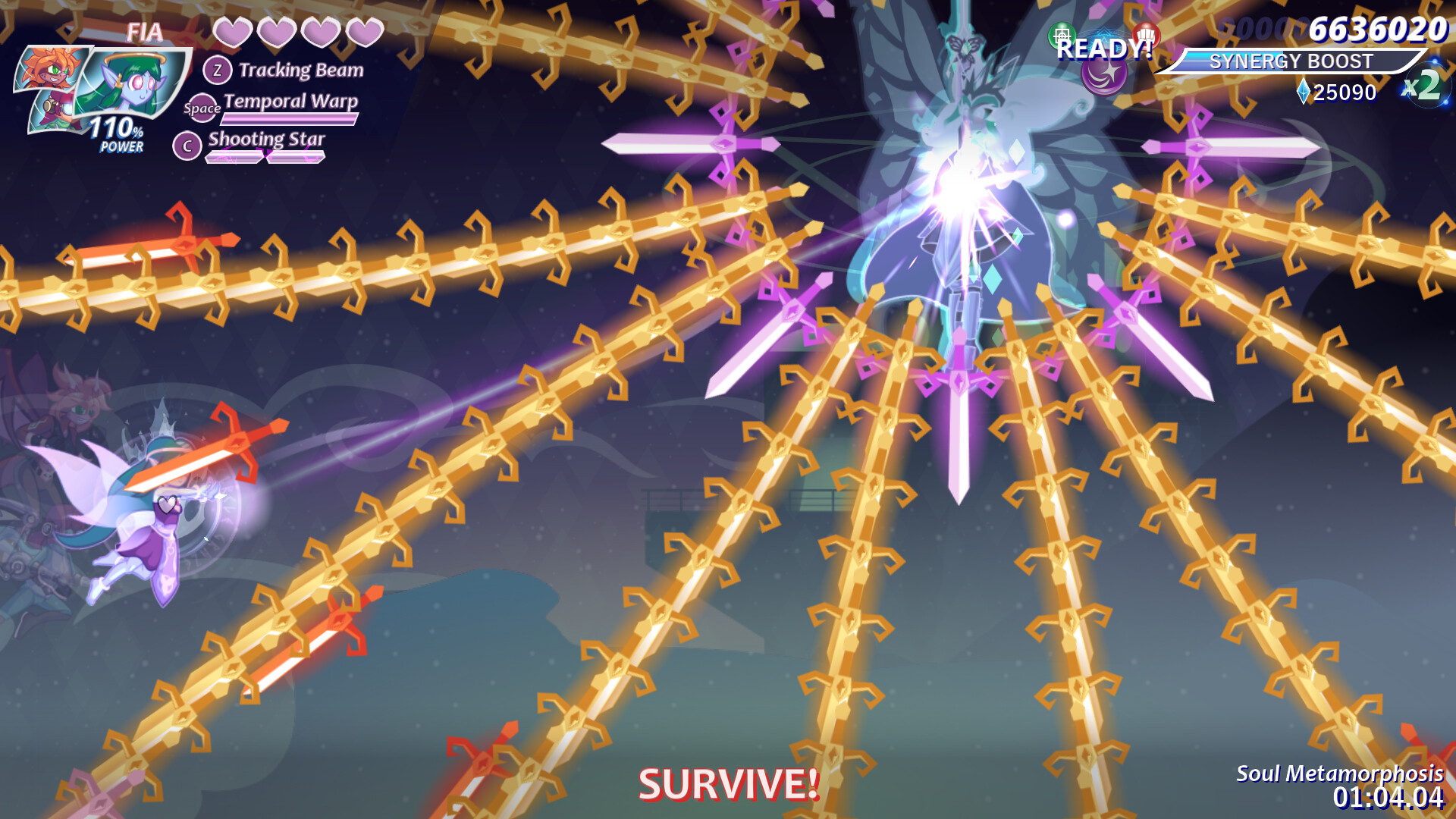Select the purple swirl ability orb

(x=1103, y=76)
